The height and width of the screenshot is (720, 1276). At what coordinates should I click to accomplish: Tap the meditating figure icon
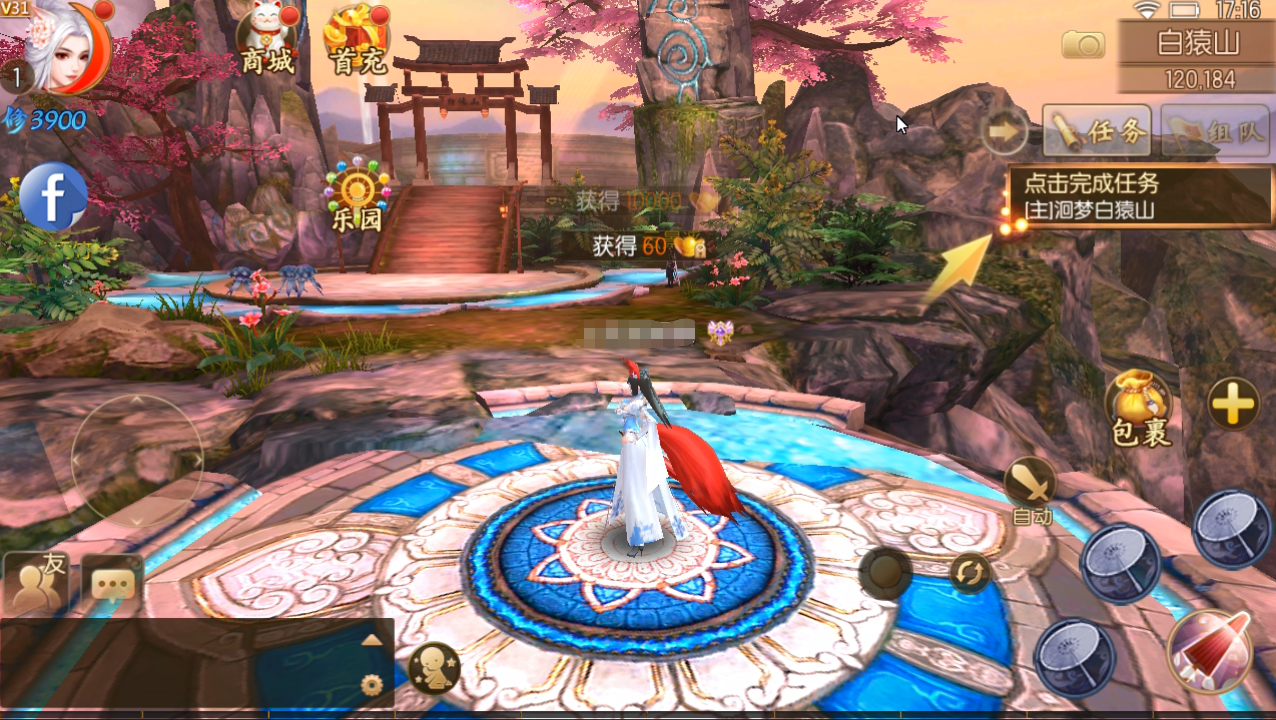pos(435,669)
